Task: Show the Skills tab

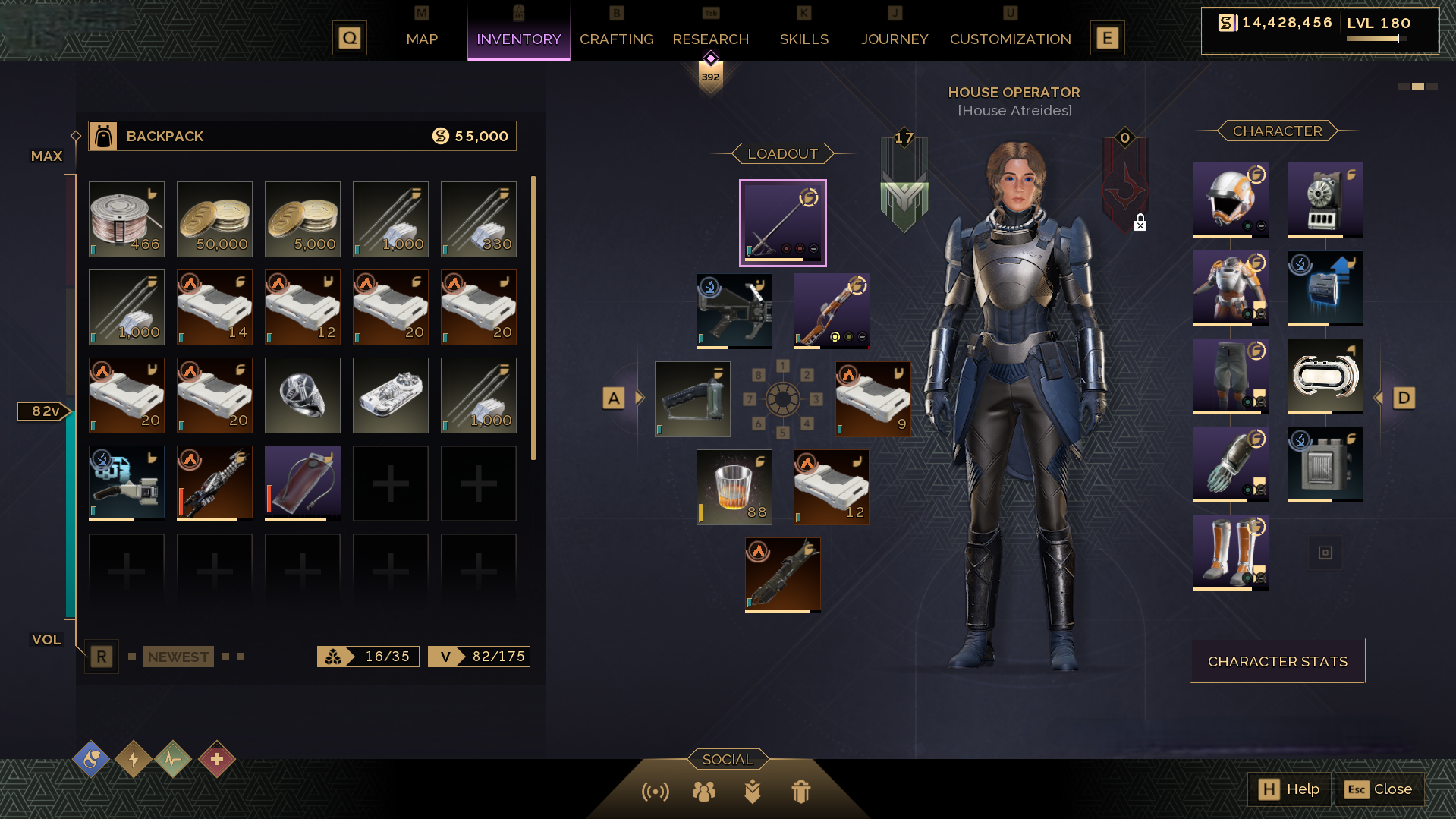Action: pos(803,39)
